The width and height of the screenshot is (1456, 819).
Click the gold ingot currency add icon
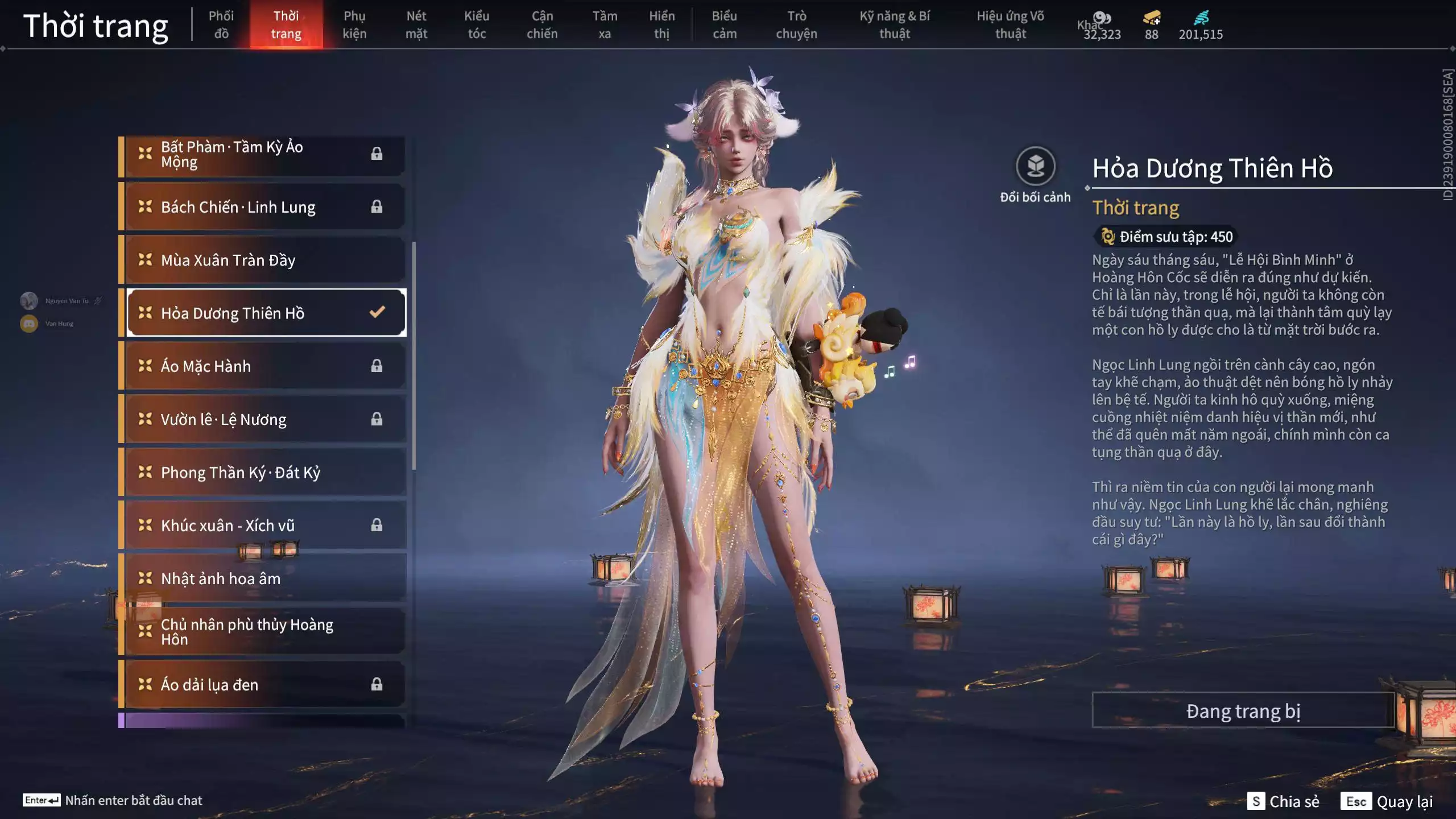tap(1152, 18)
